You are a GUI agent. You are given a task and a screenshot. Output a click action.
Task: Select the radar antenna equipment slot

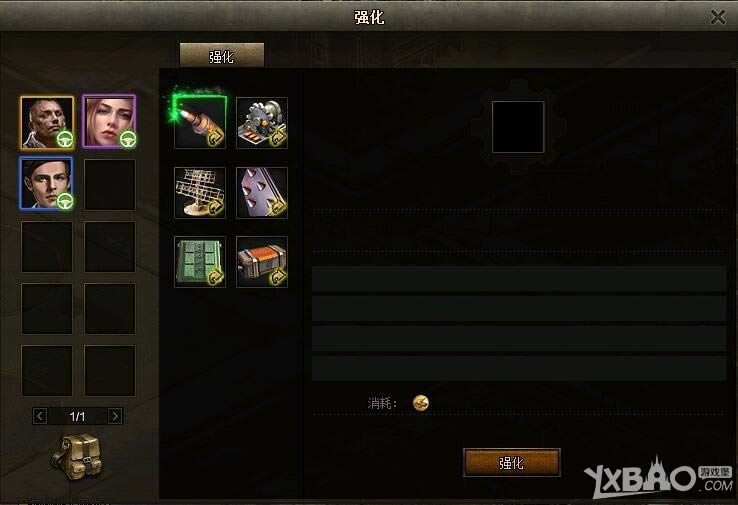200,192
